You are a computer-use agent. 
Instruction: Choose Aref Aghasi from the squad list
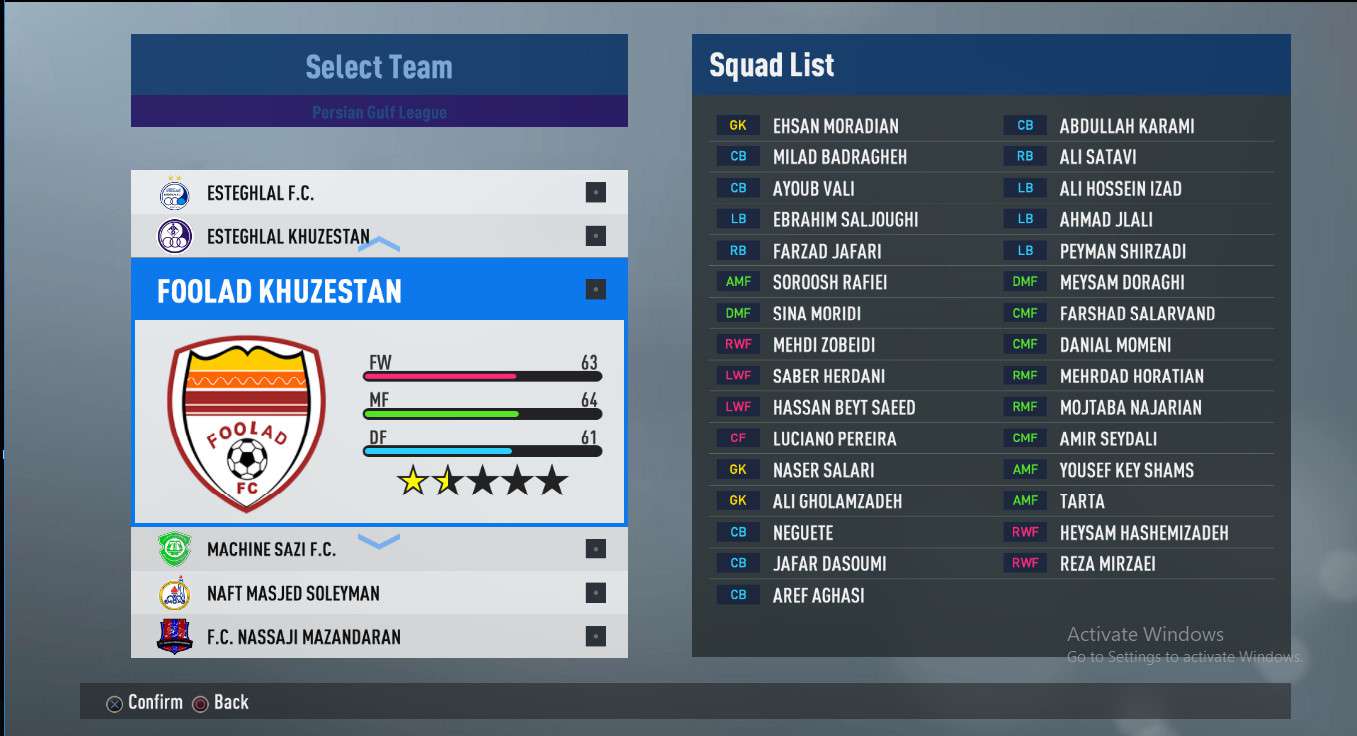point(818,595)
